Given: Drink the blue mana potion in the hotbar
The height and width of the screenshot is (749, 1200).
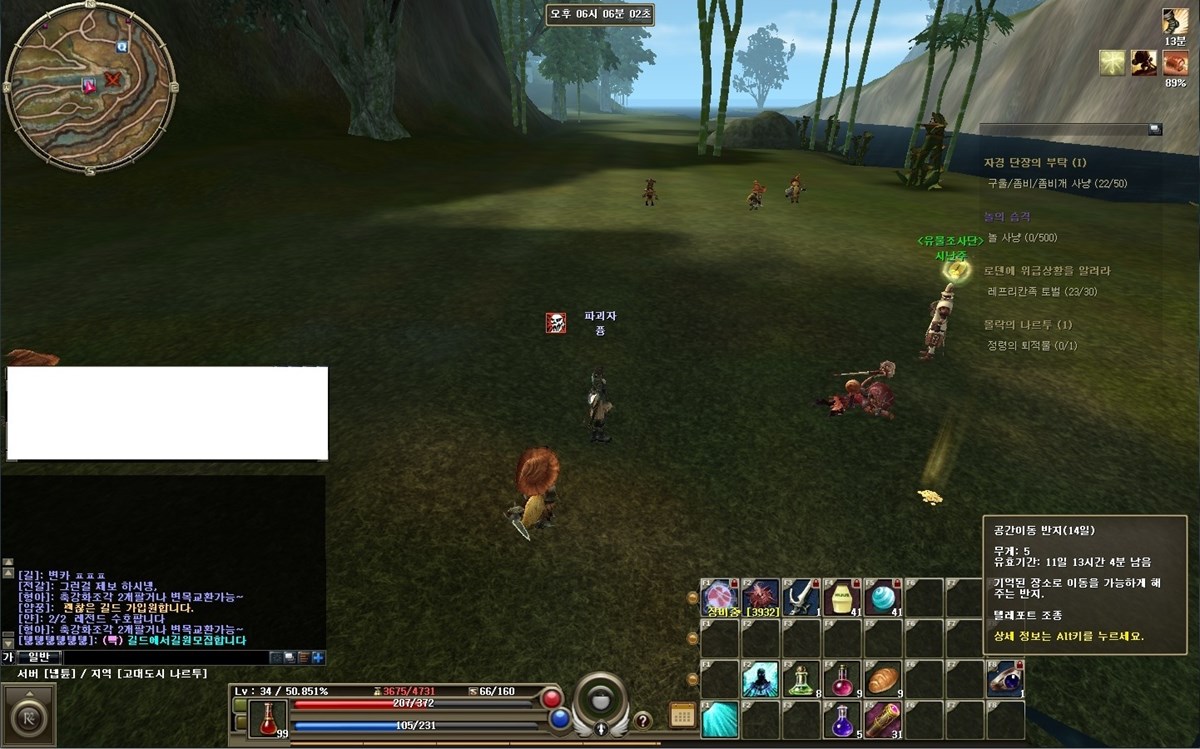Looking at the screenshot, I should (x=842, y=720).
